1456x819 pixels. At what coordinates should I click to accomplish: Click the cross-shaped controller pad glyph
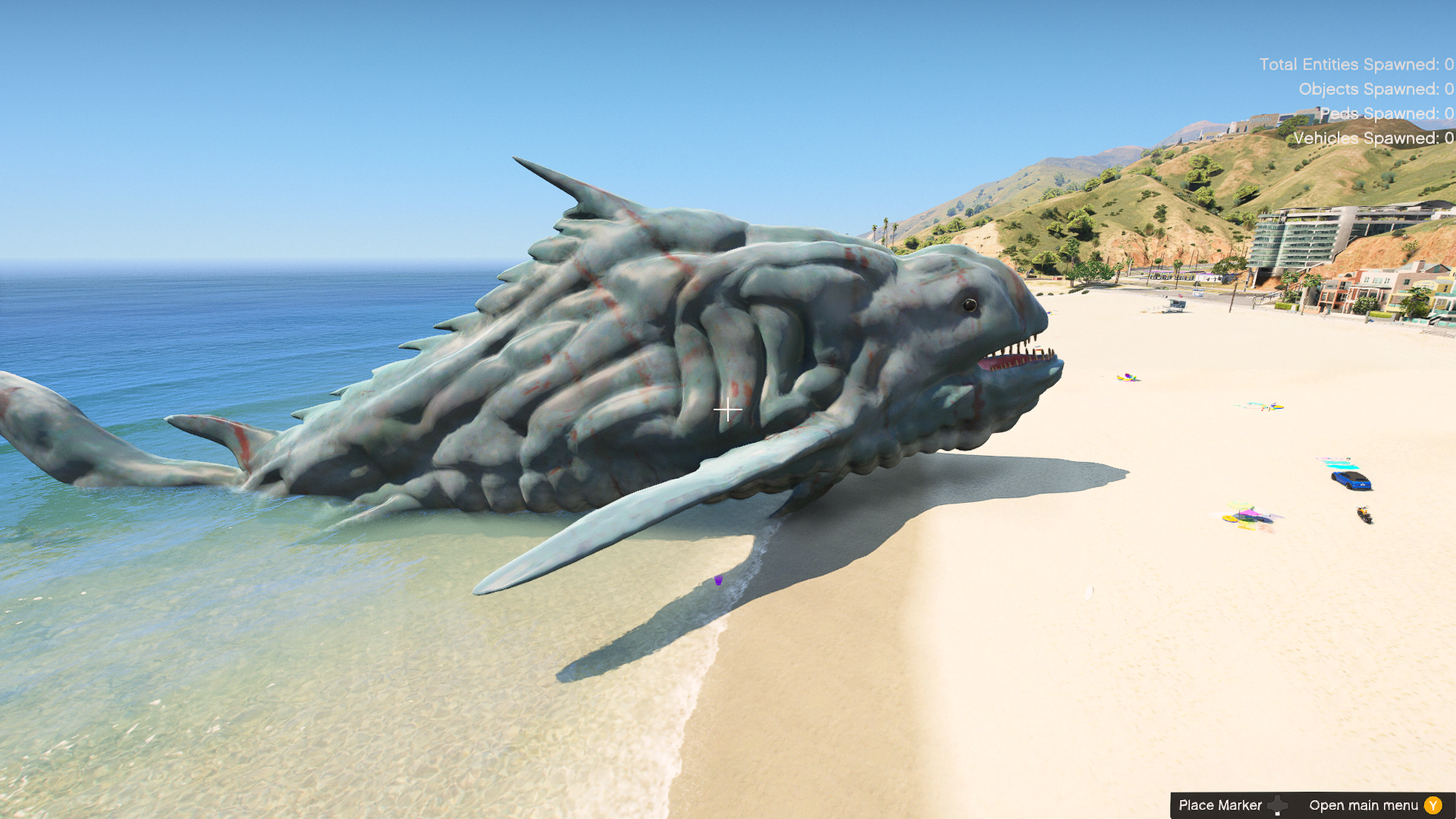(x=1279, y=805)
